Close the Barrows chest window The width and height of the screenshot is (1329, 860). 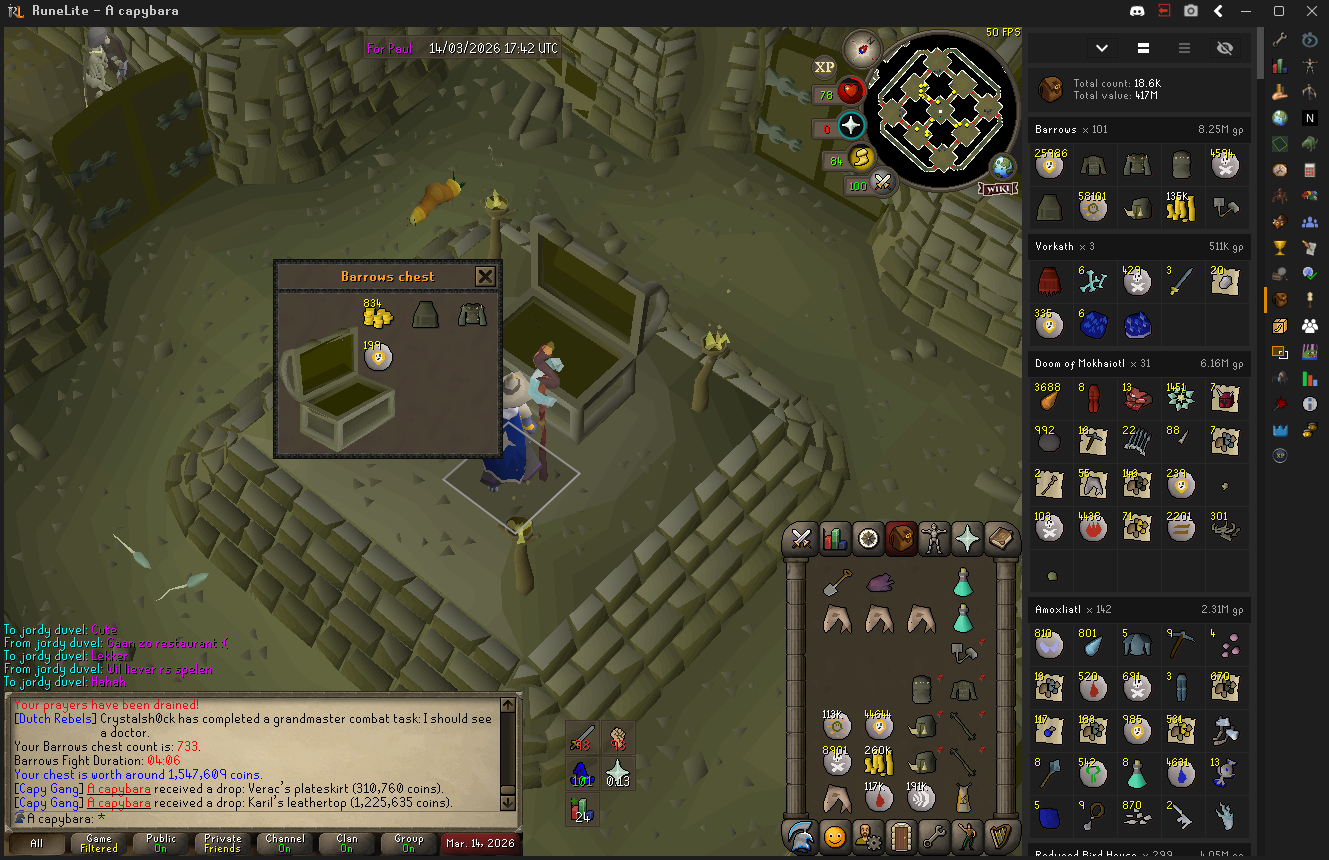[x=485, y=277]
